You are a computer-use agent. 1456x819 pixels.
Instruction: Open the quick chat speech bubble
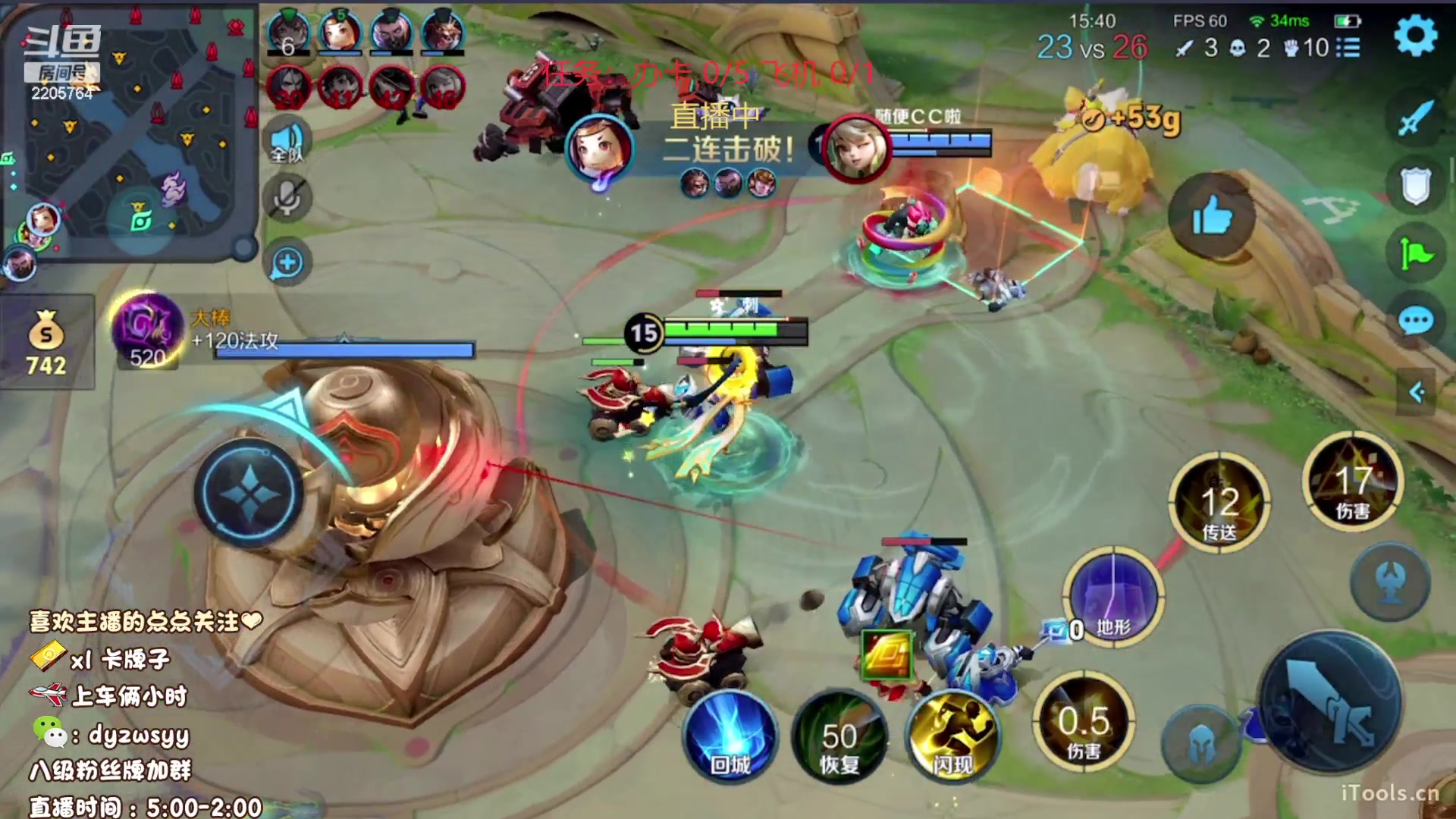[1415, 322]
